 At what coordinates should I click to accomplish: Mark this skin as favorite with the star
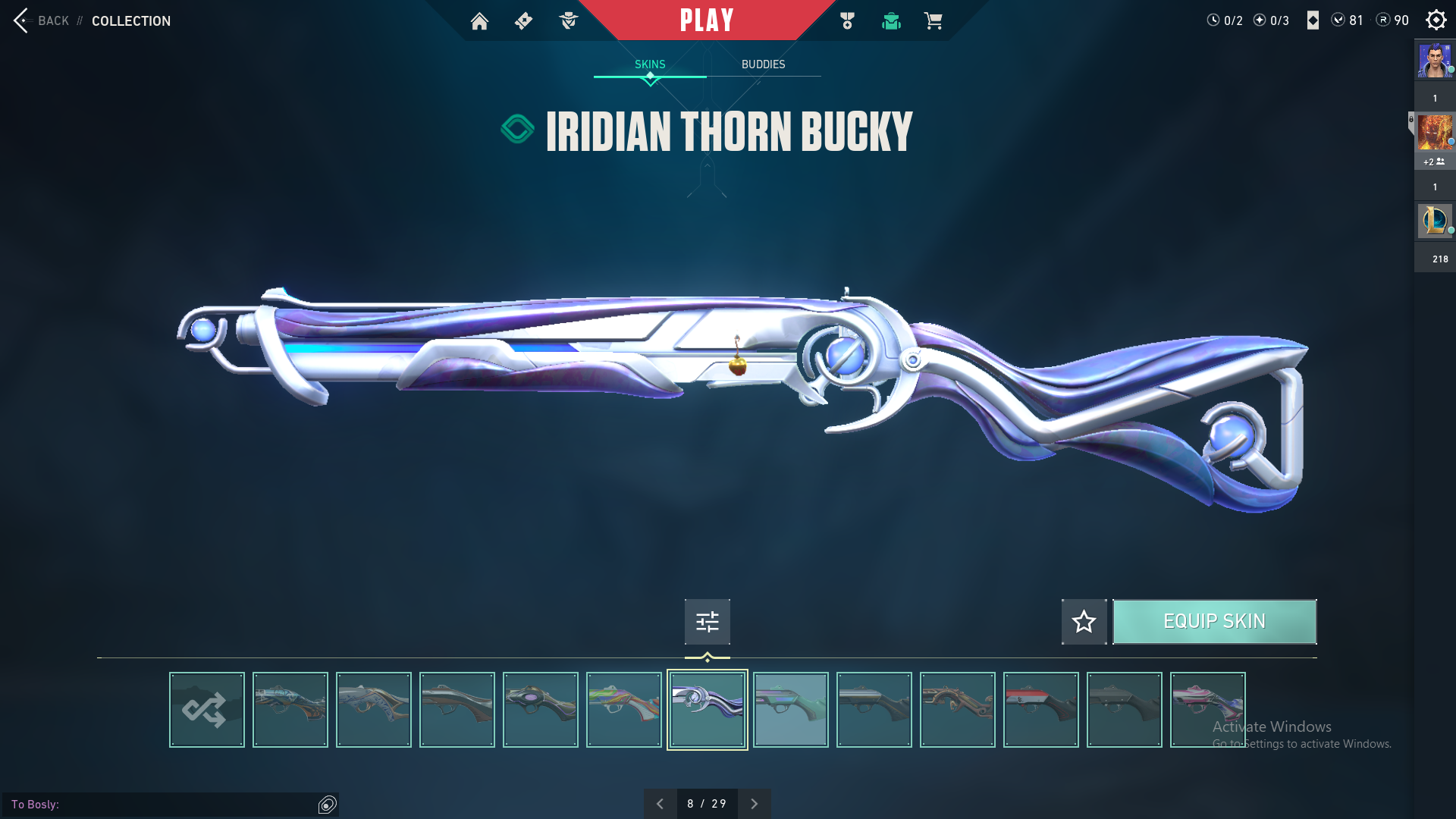(x=1084, y=622)
